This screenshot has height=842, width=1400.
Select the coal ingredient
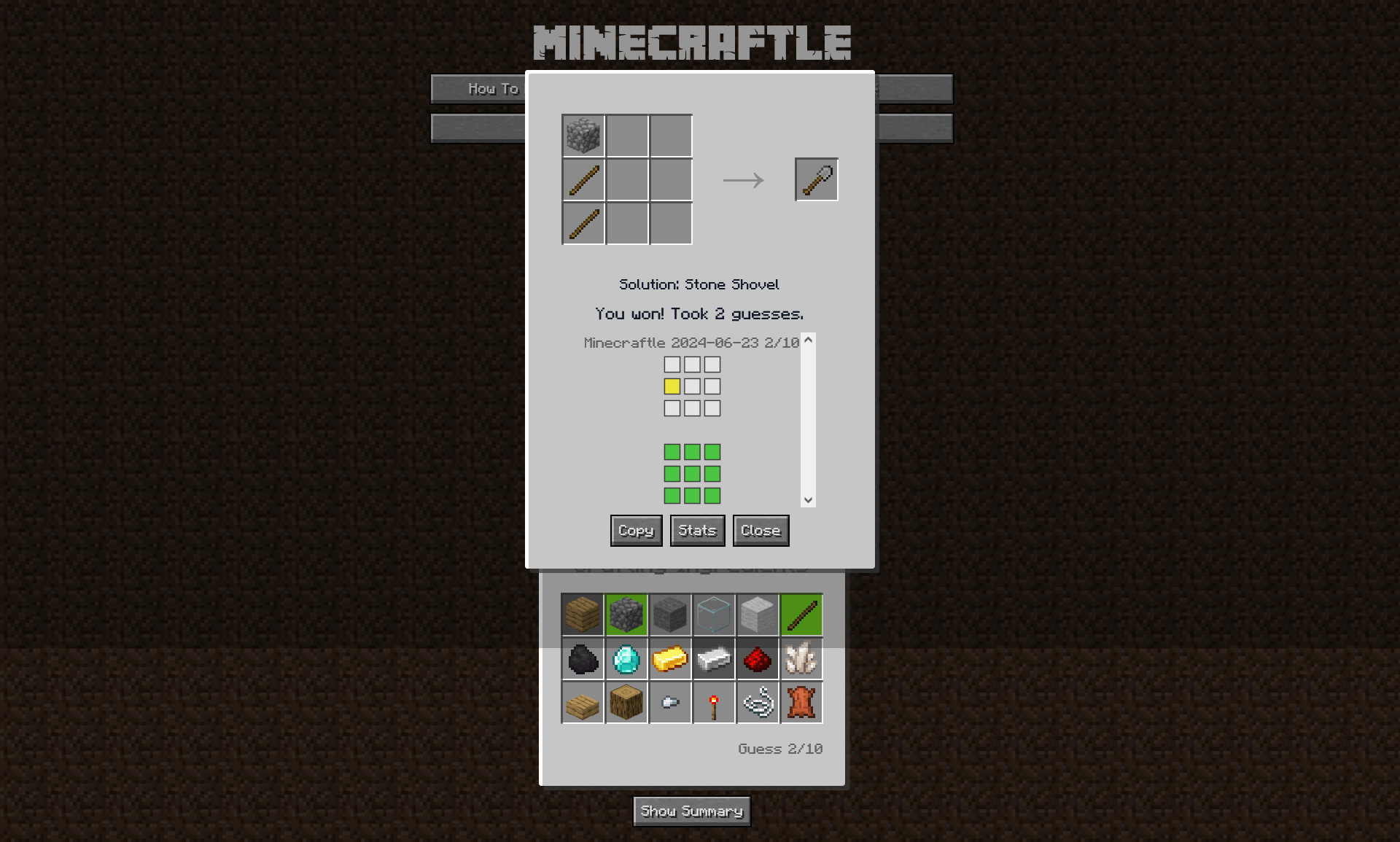tap(583, 659)
